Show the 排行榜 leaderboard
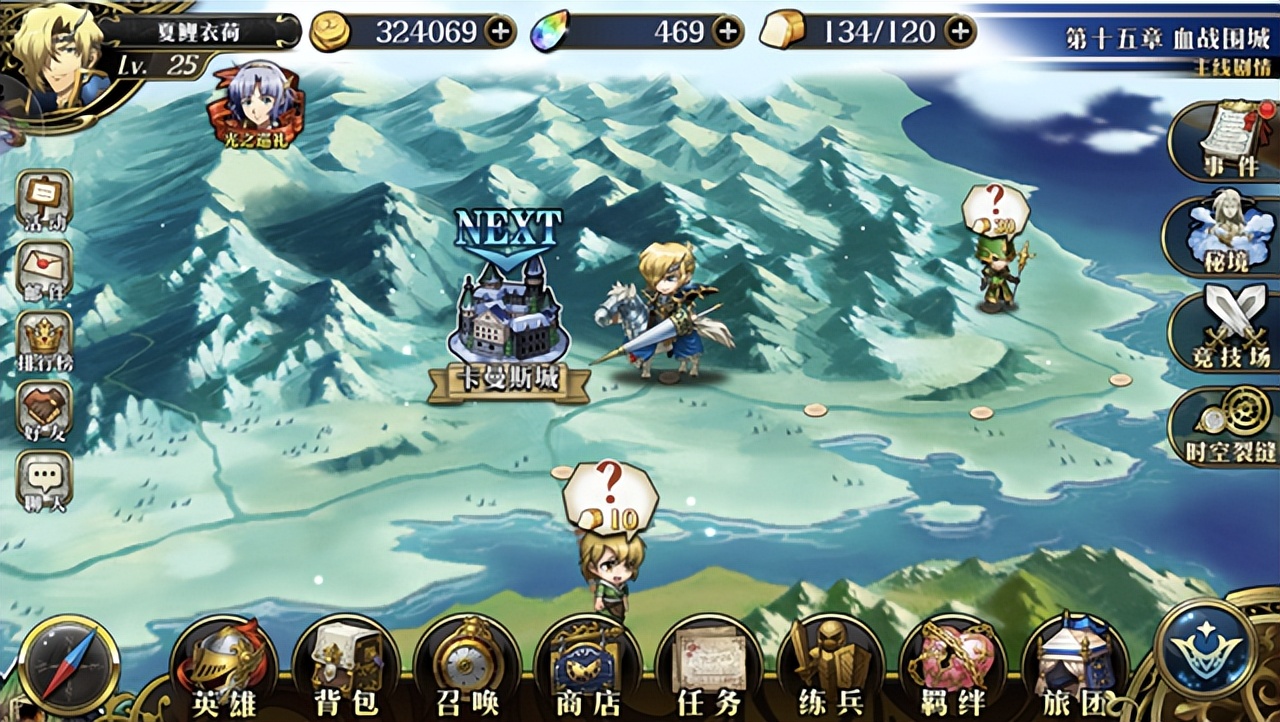Screen dimensions: 1280x722 click(44, 340)
